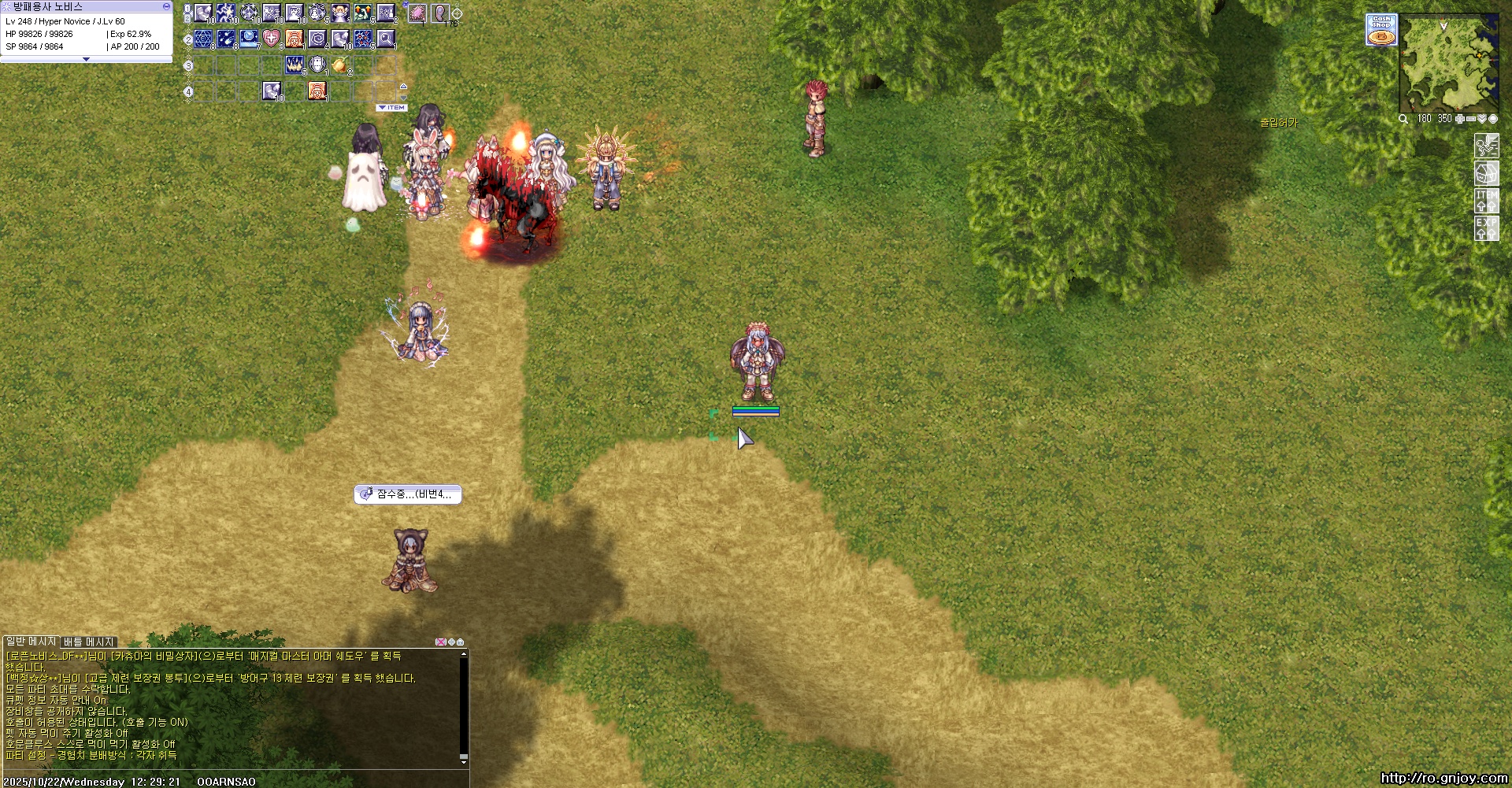Image resolution: width=1512 pixels, height=788 pixels.
Task: Activate the magnifying glass skill
Action: [386, 38]
